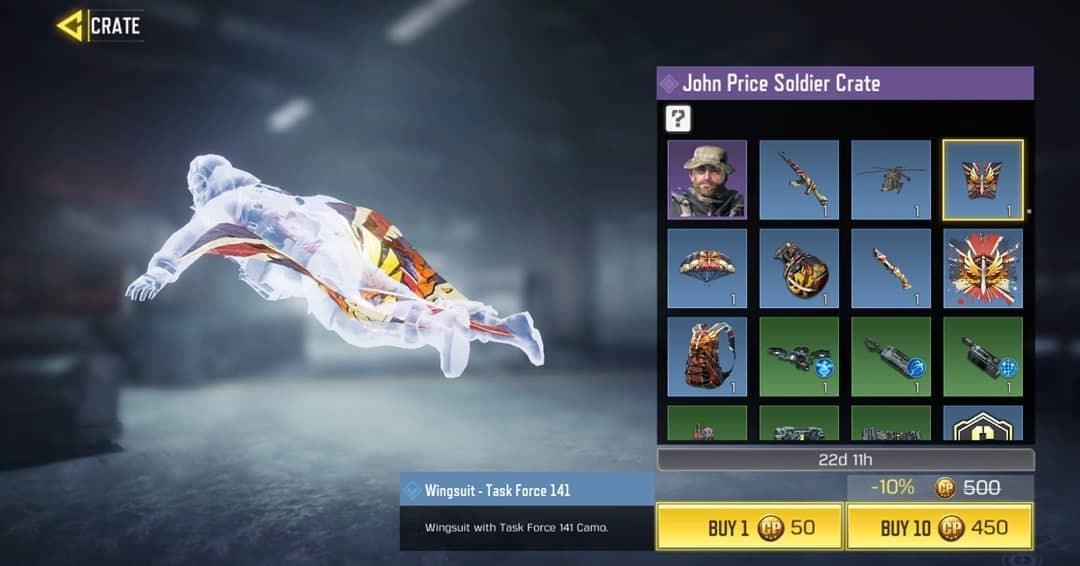1080x566 pixels.
Task: Select the knife skin item
Action: point(891,268)
